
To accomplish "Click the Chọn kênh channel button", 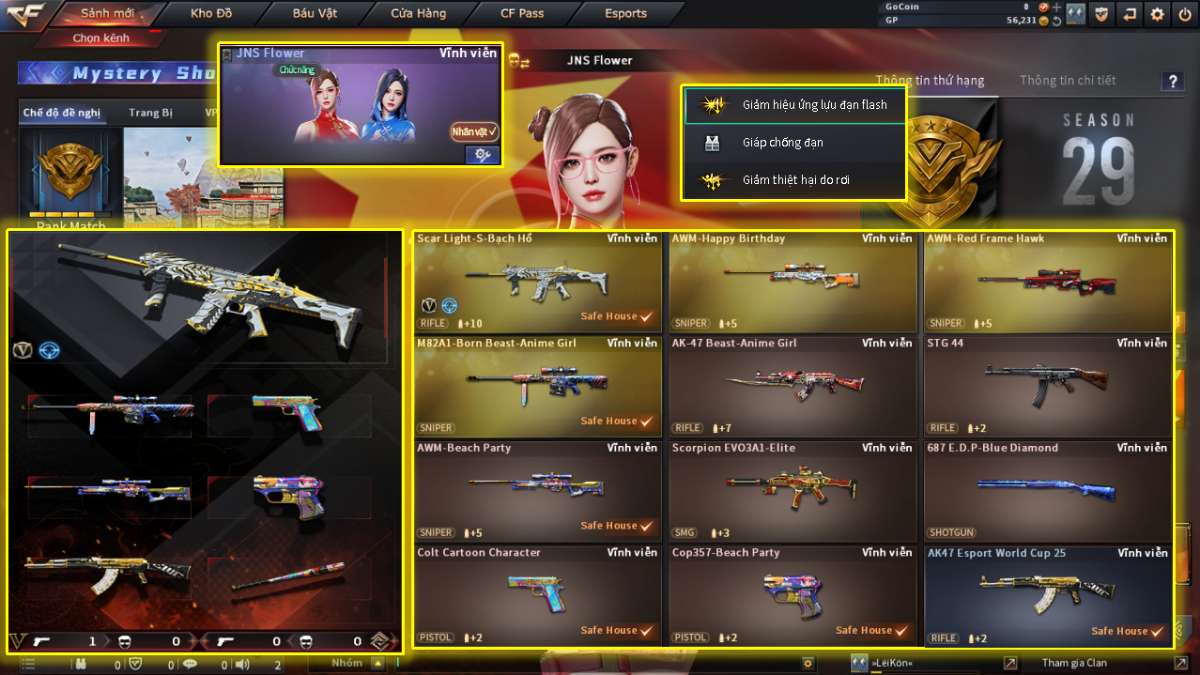I will point(100,38).
